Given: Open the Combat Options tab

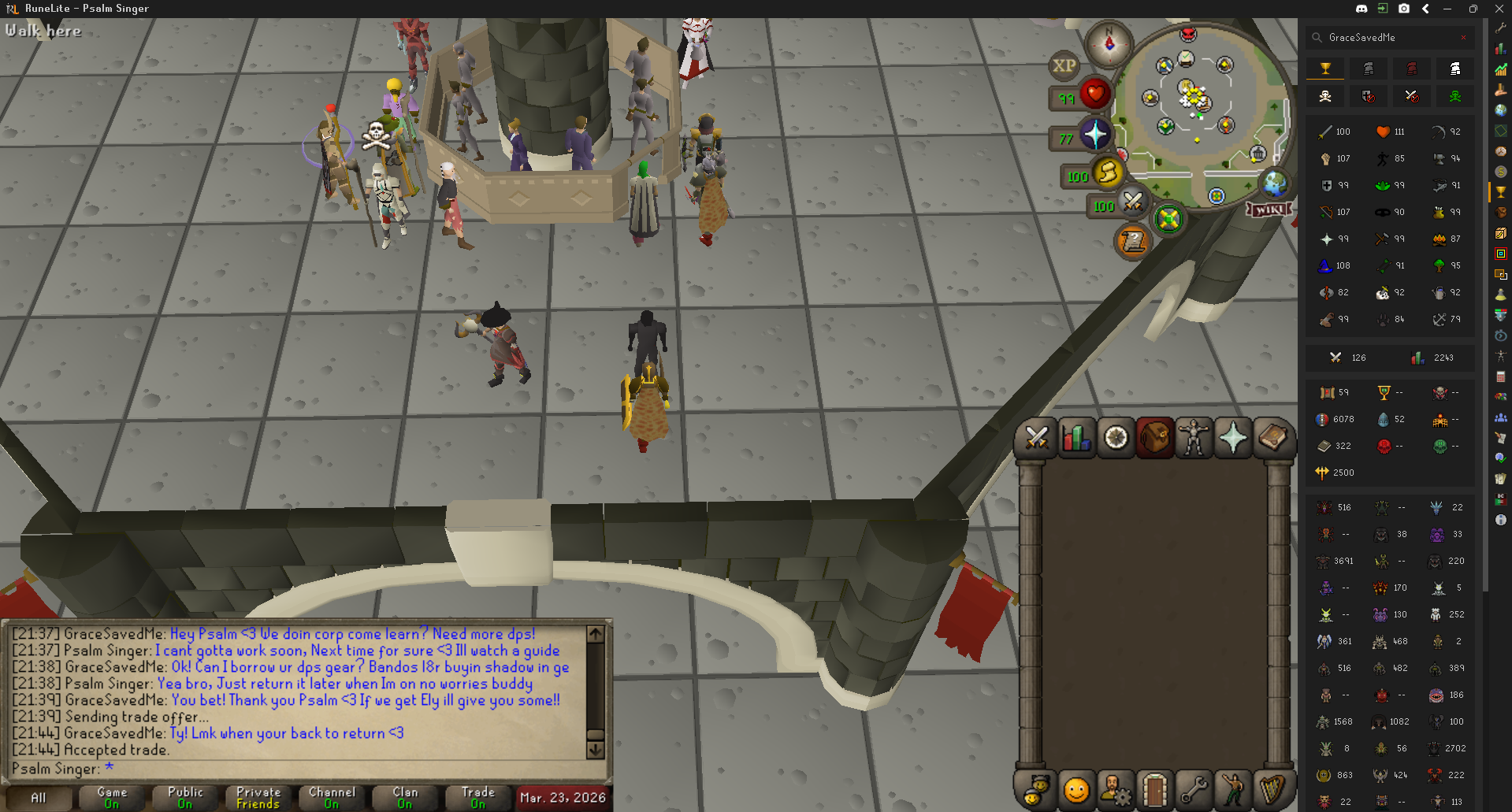Looking at the screenshot, I should (1037, 439).
